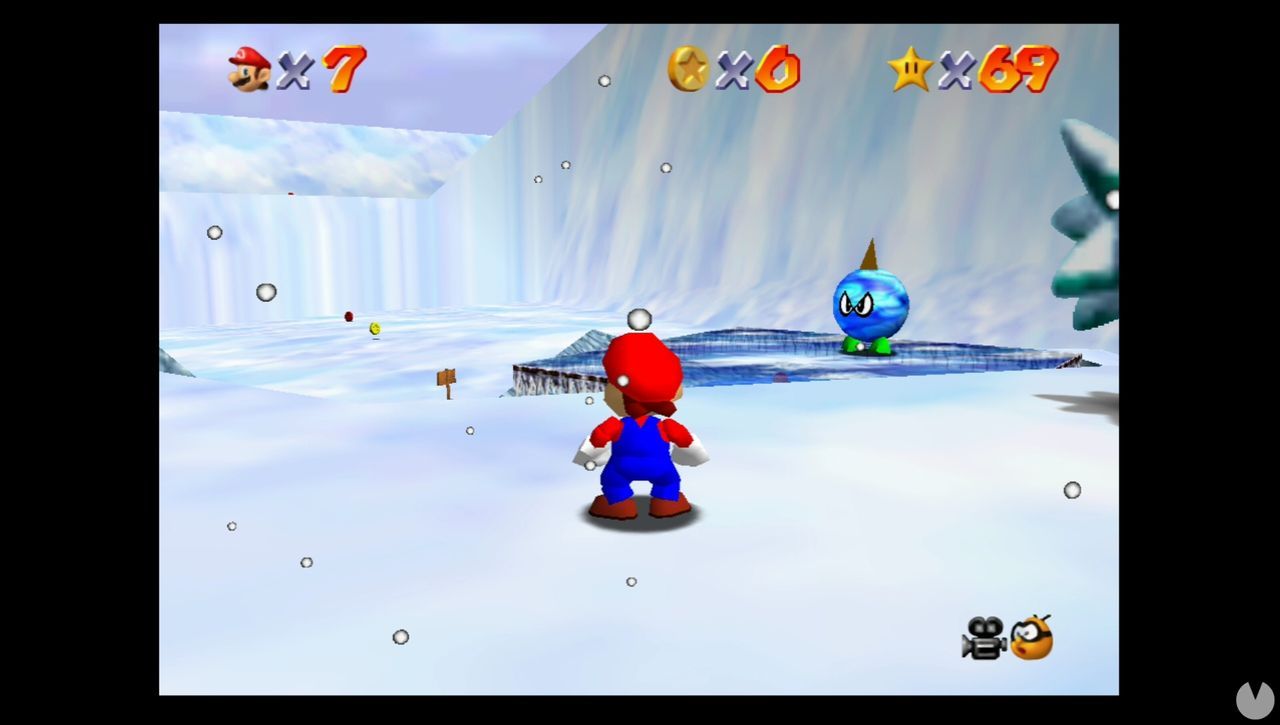The height and width of the screenshot is (725, 1280).
Task: Click the star count number 69
Action: tap(1020, 68)
